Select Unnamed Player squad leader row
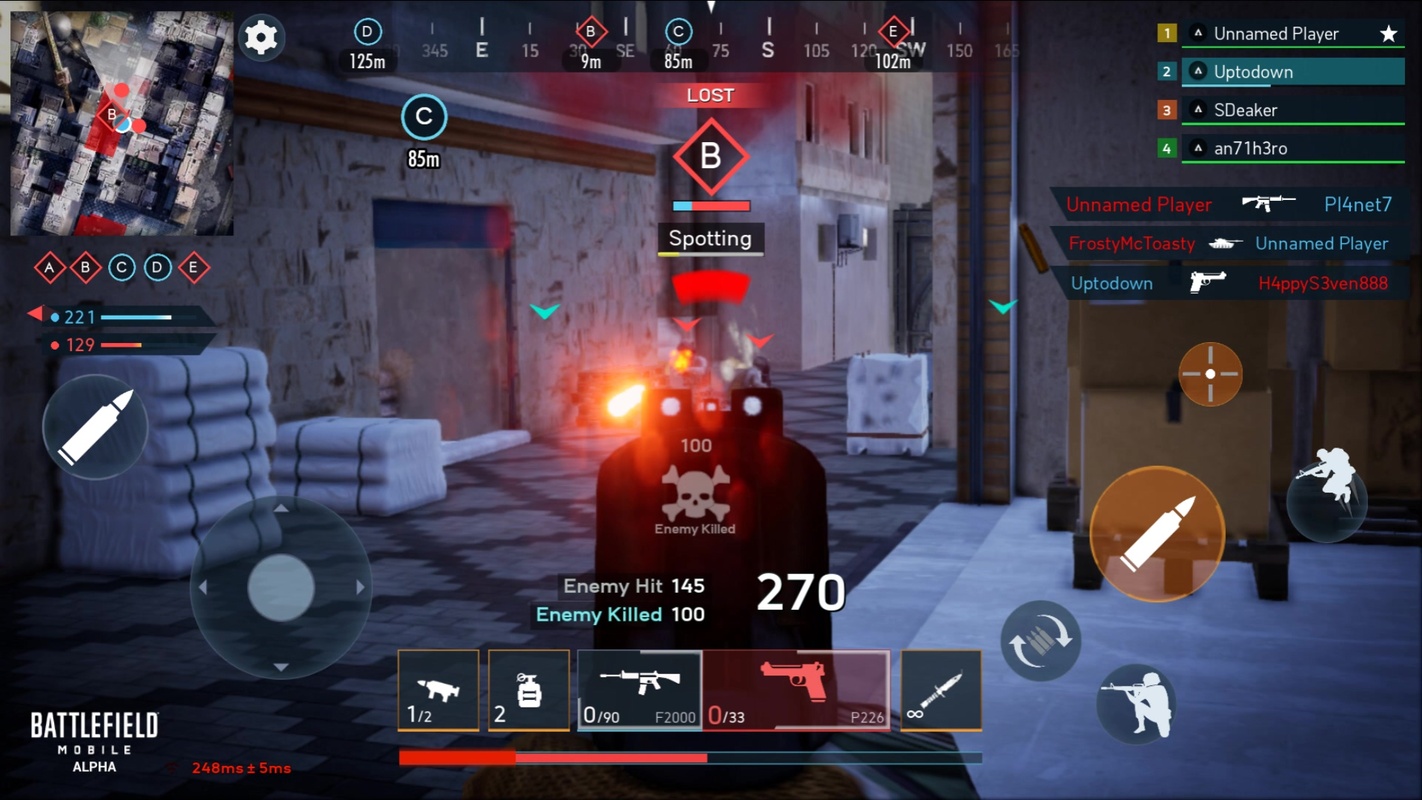The height and width of the screenshot is (800, 1422). point(1292,34)
